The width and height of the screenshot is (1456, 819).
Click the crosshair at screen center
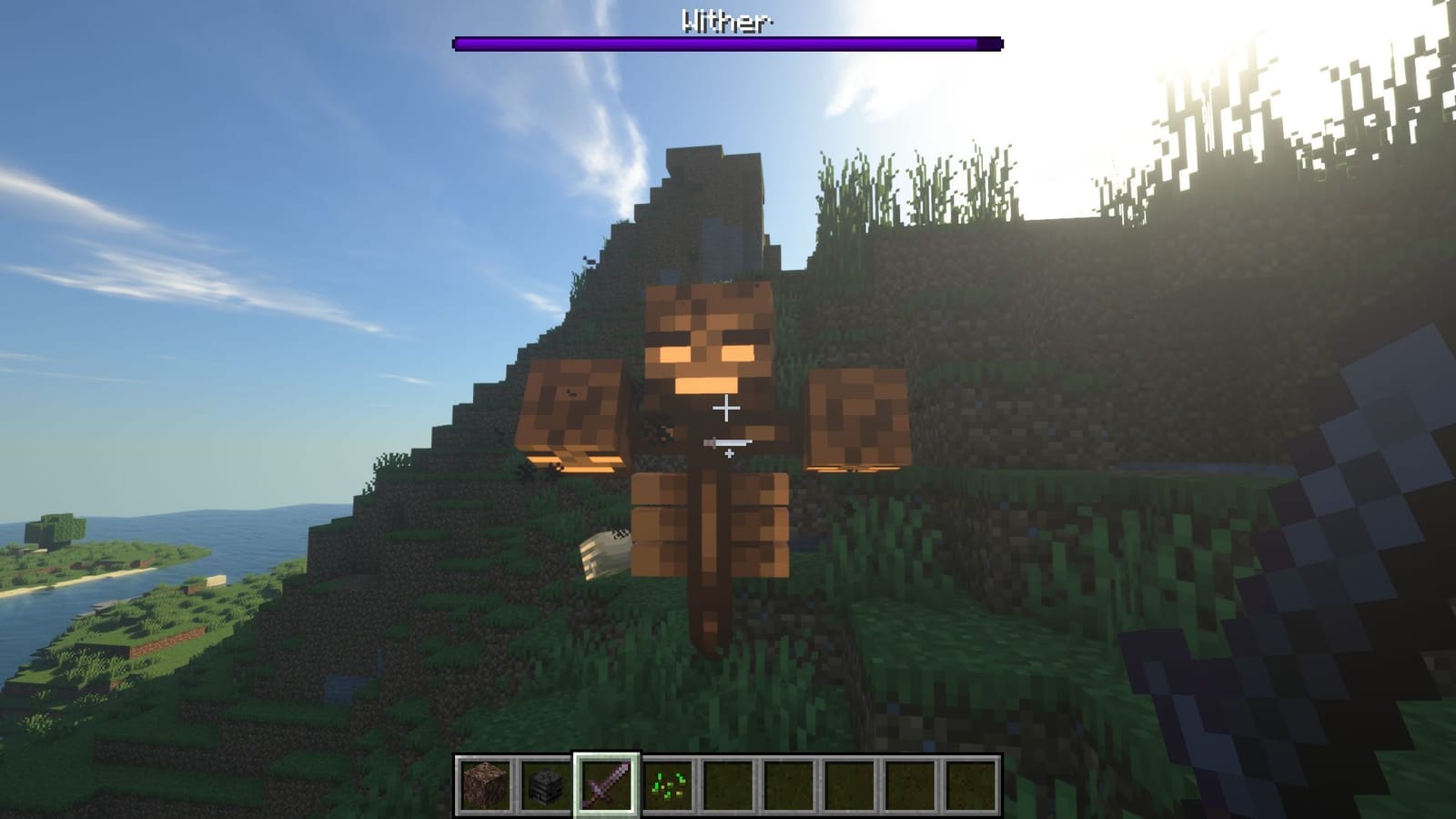(x=728, y=409)
